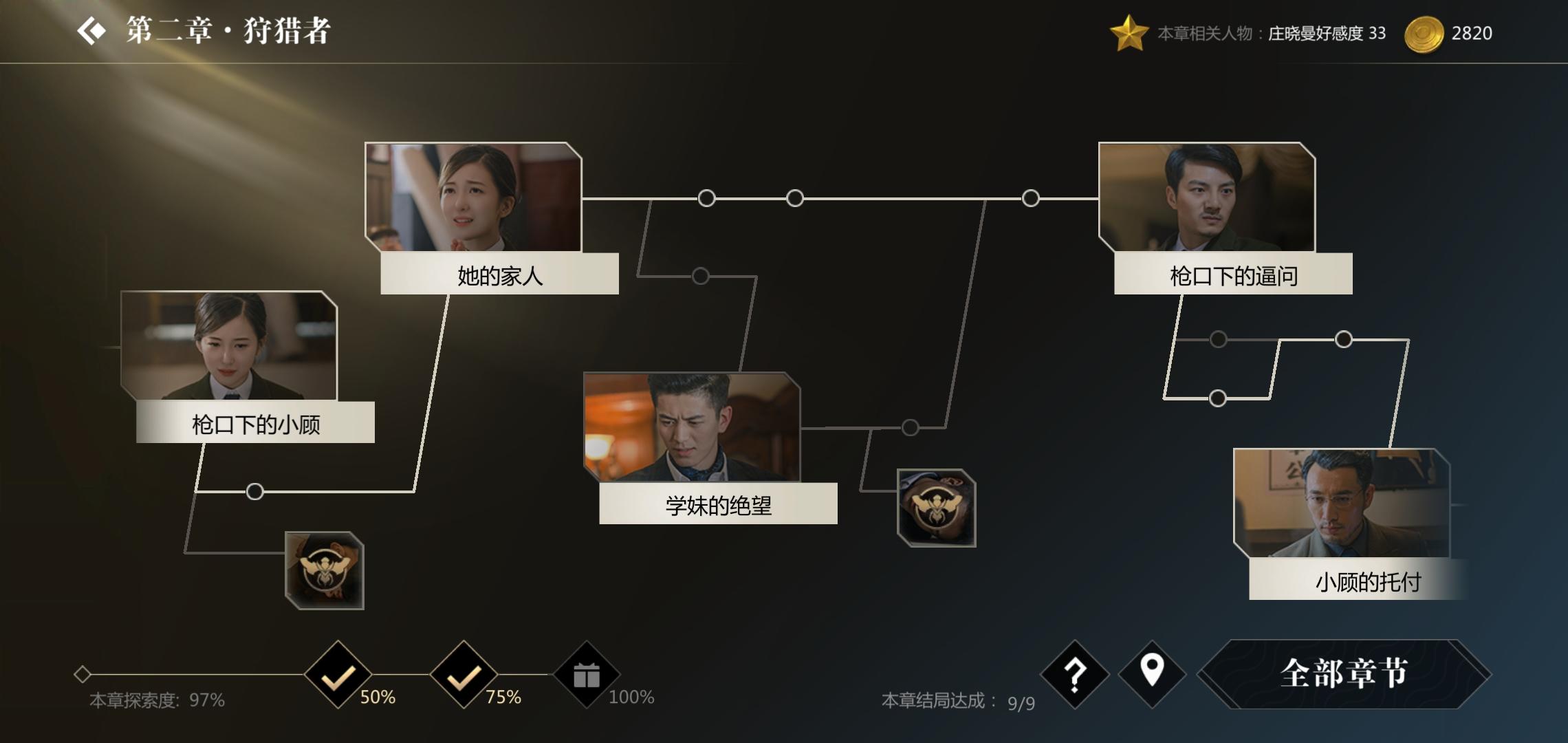The width and height of the screenshot is (1568, 743).
Task: Select the 第二章·狩猎者 chapter title
Action: [227, 30]
